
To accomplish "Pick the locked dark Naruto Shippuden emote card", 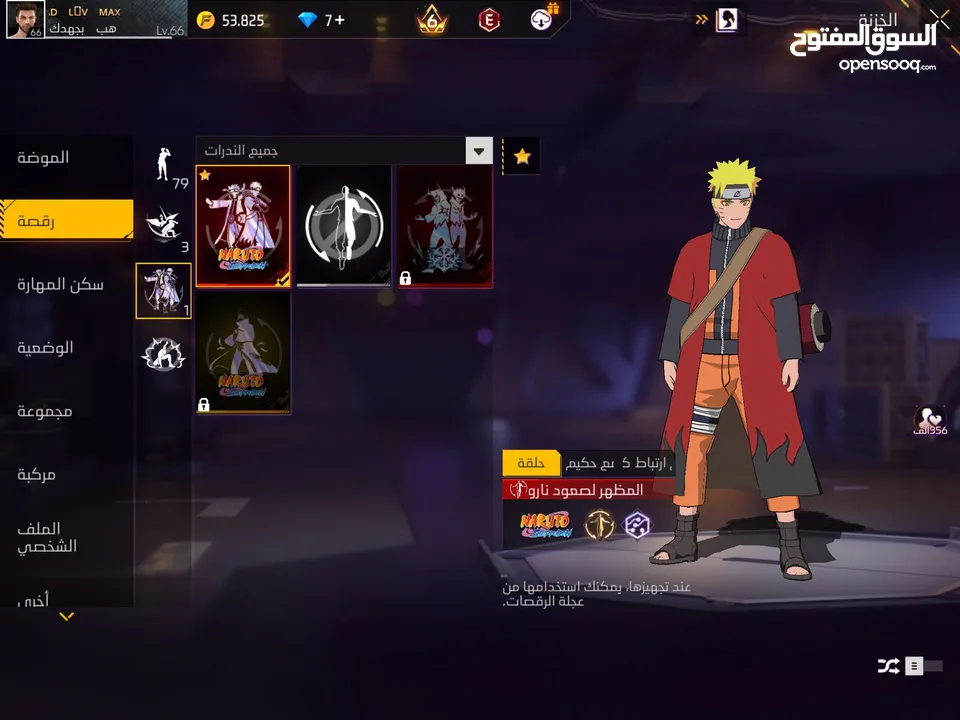I will [x=243, y=353].
